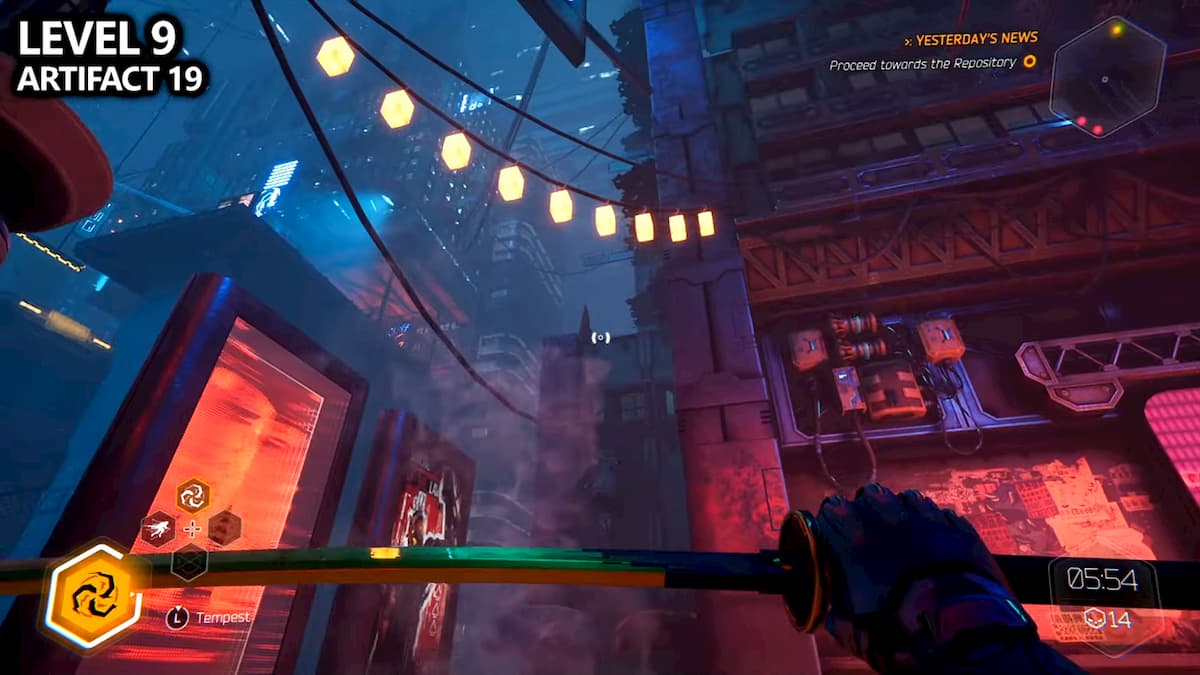
Task: Pick the empty crossed-out ability slot
Action: coord(190,562)
